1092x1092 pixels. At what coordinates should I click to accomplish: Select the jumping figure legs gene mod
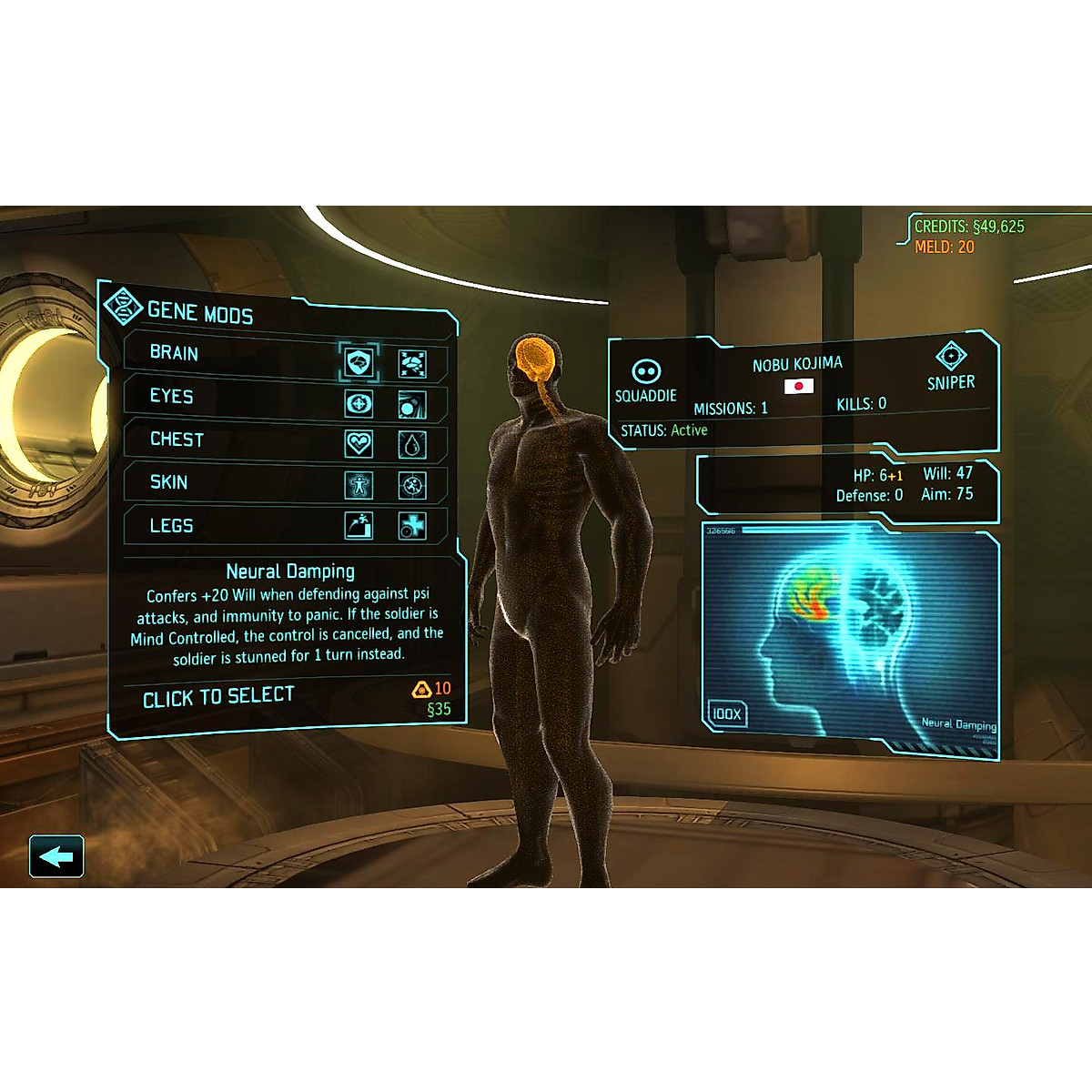click(x=359, y=525)
